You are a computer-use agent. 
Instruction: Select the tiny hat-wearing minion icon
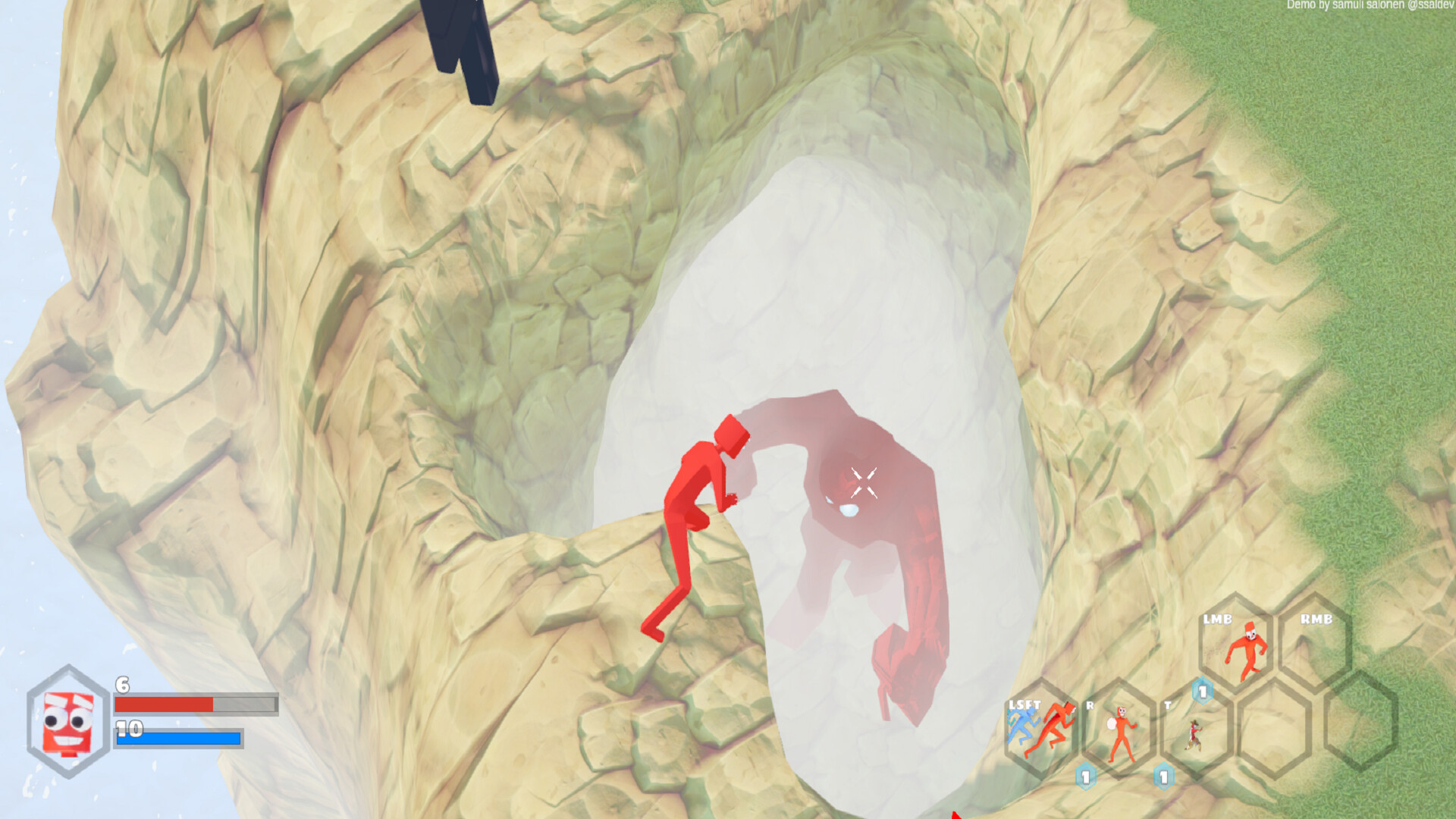(x=1194, y=736)
